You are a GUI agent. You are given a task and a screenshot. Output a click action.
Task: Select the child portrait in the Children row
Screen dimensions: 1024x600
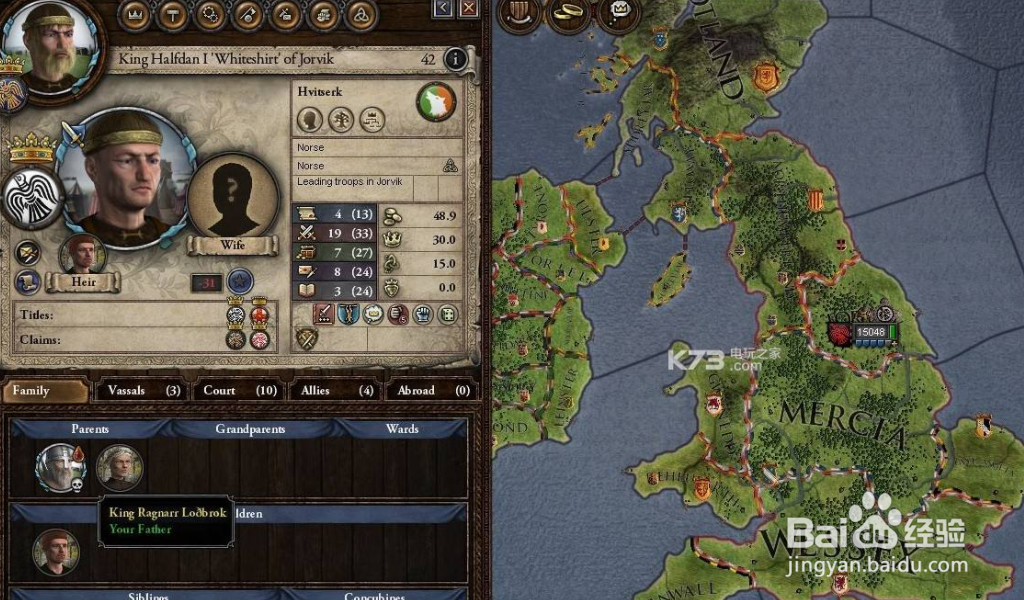[56, 551]
